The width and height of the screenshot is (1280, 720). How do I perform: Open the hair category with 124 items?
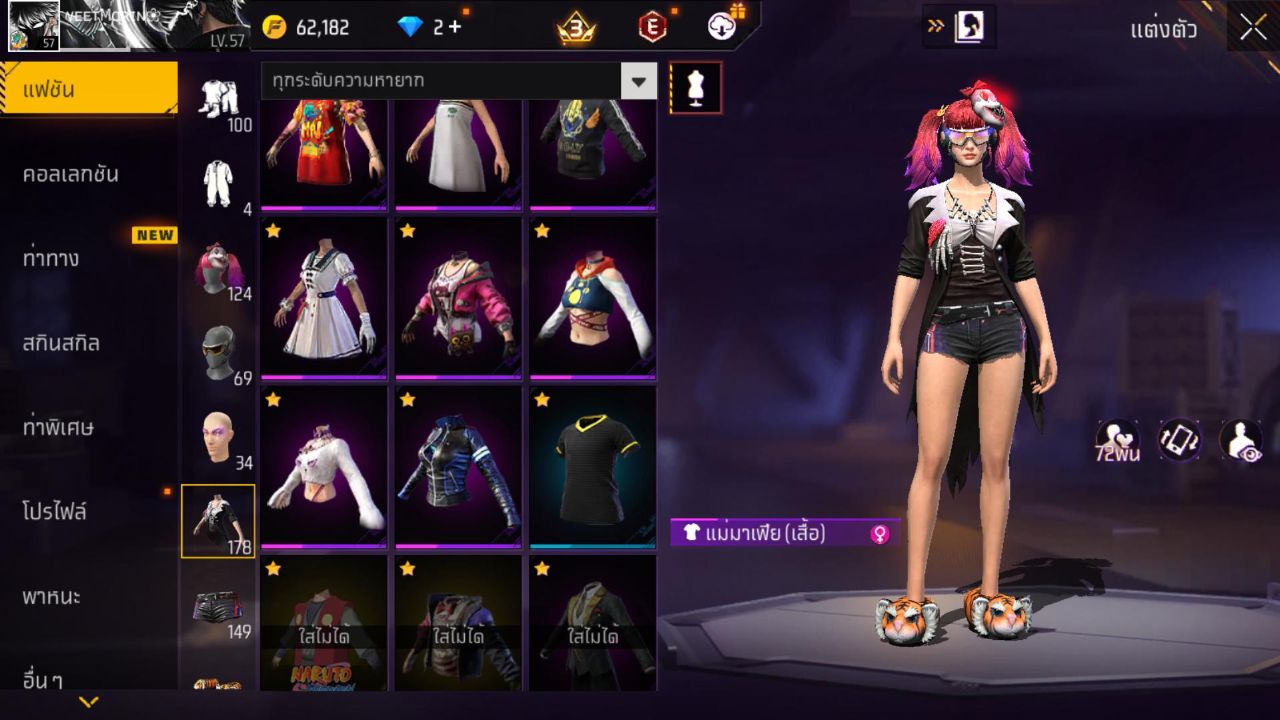(219, 266)
